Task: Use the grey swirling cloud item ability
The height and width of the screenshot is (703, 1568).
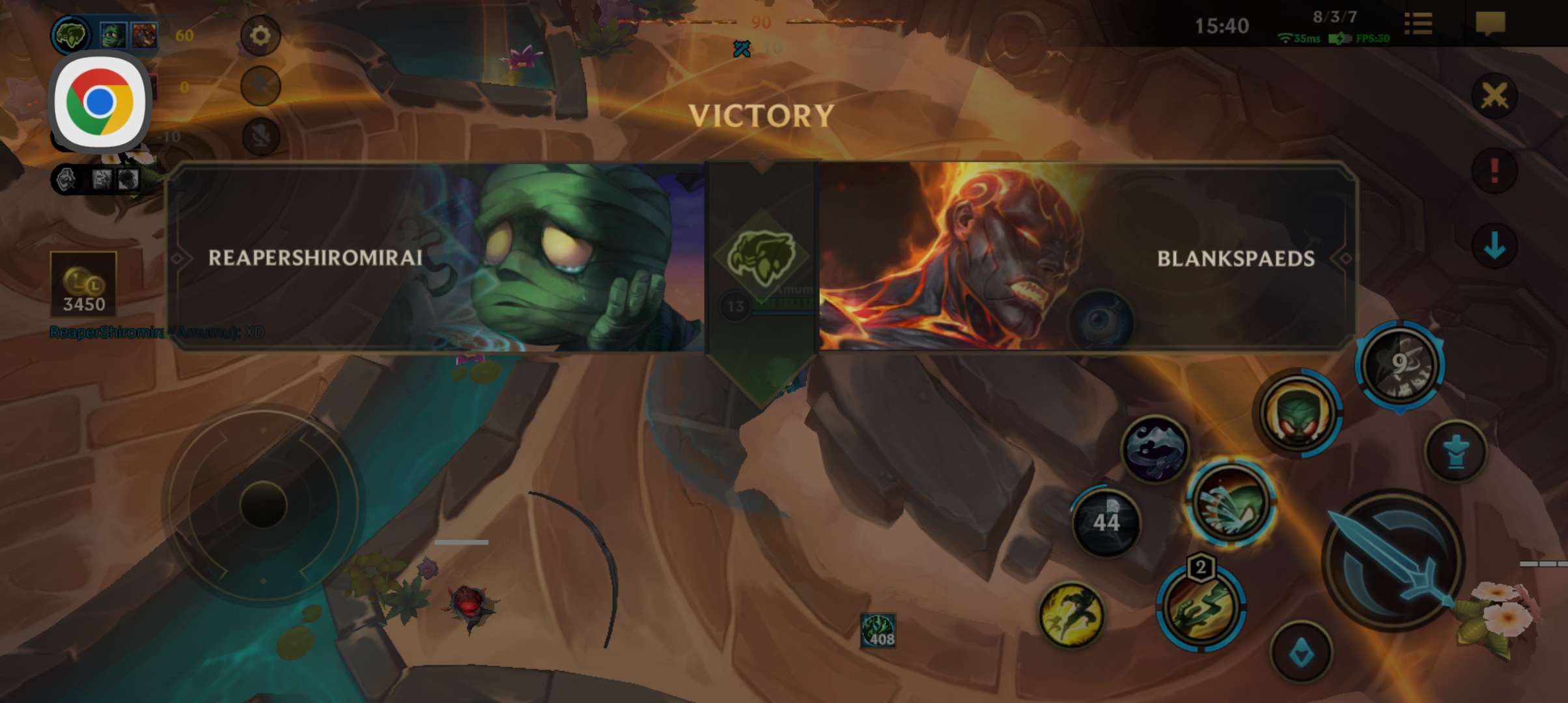Action: pos(1156,449)
